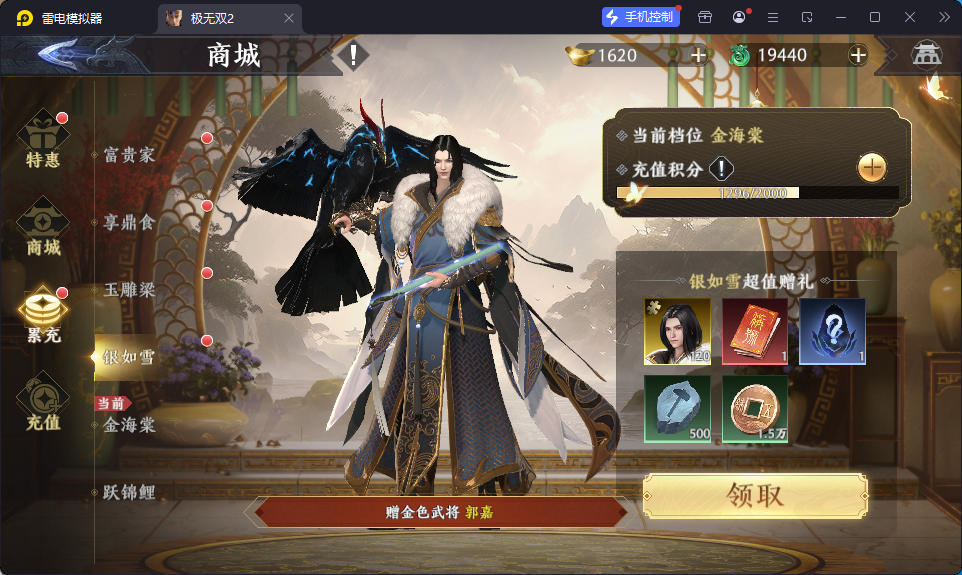Close the 极无双2 emulator tab
This screenshot has height=575, width=962.
[289, 18]
